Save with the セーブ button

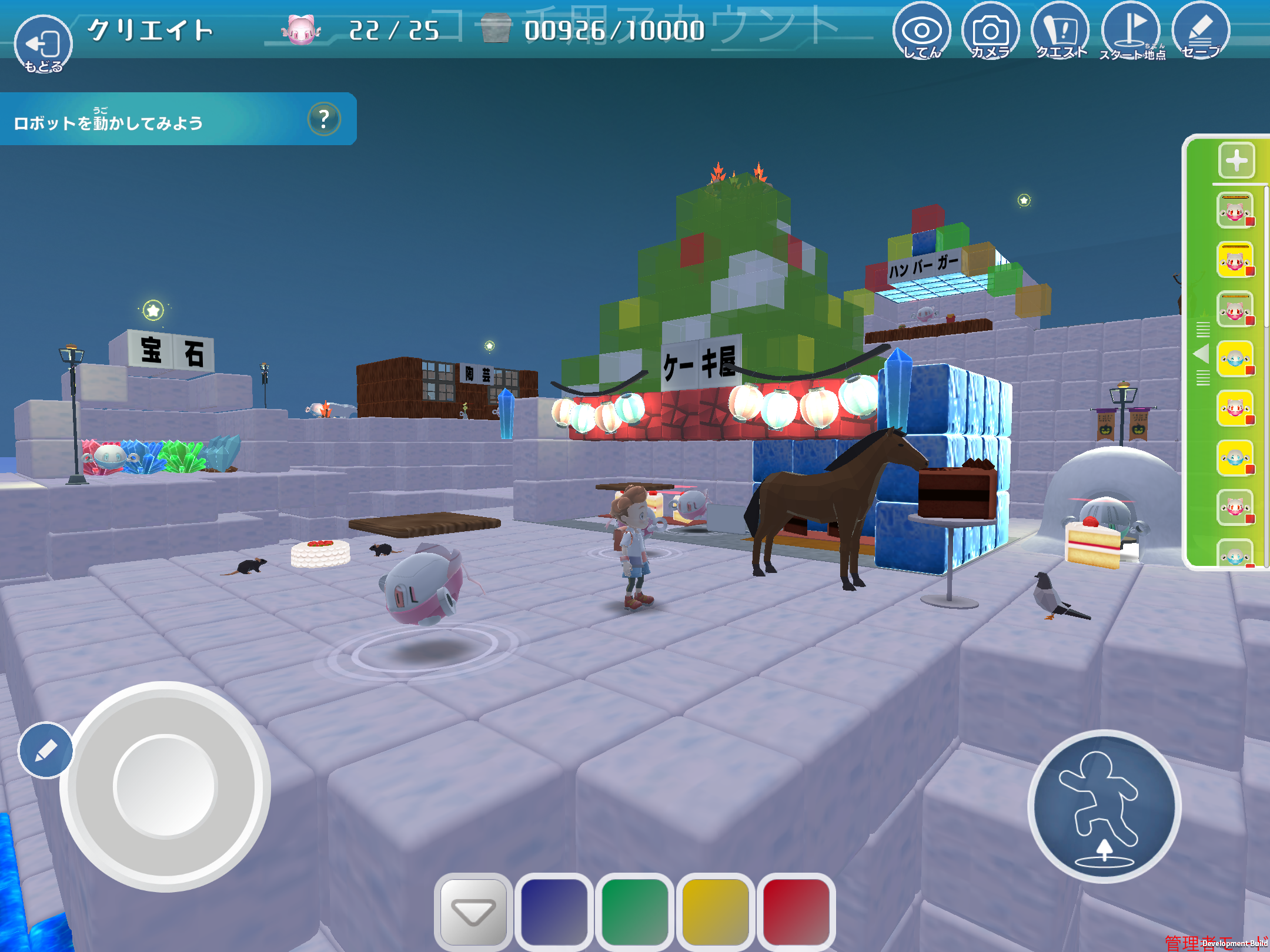[x=1200, y=31]
